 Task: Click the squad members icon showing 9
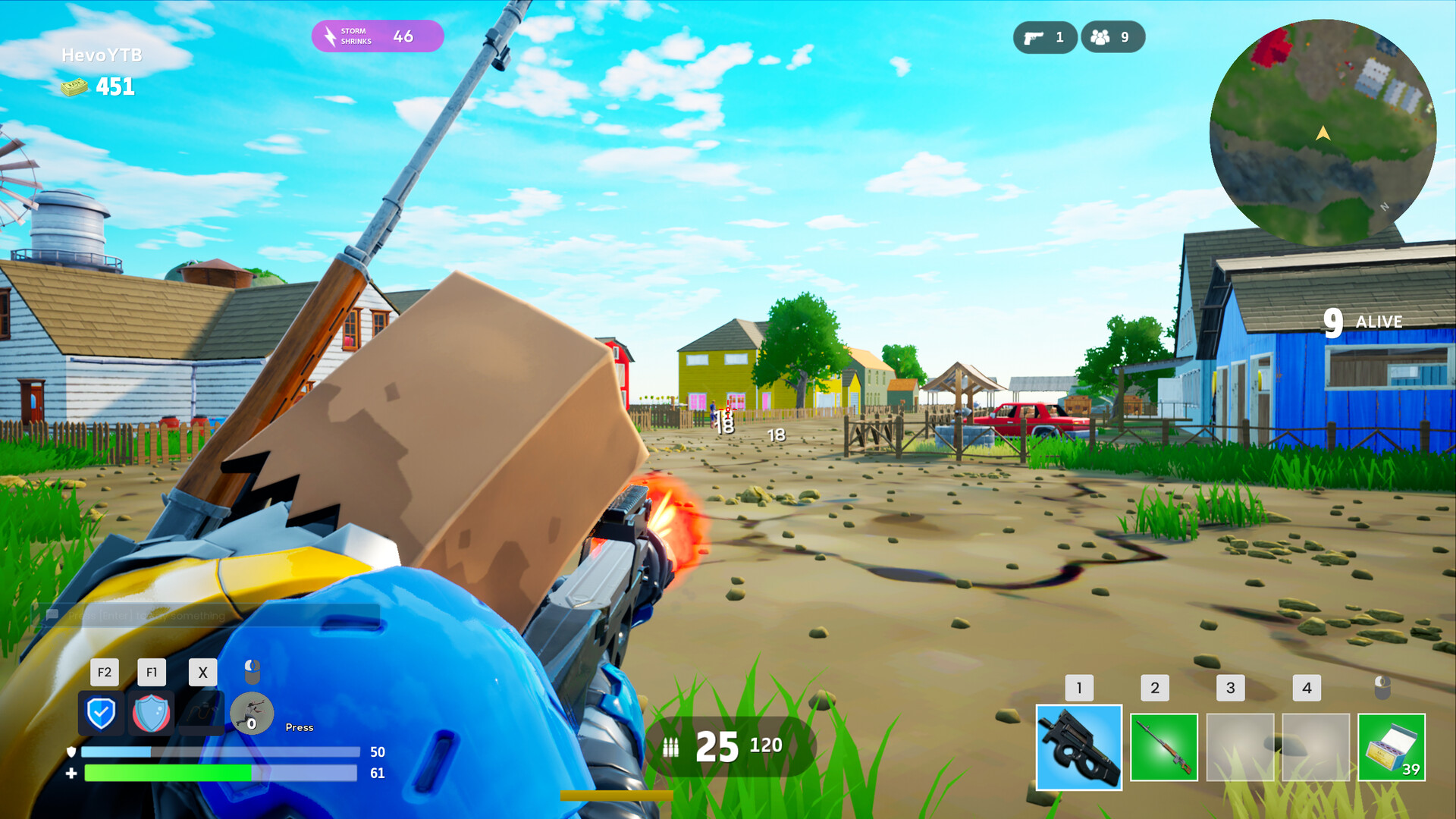pyautogui.click(x=1101, y=36)
